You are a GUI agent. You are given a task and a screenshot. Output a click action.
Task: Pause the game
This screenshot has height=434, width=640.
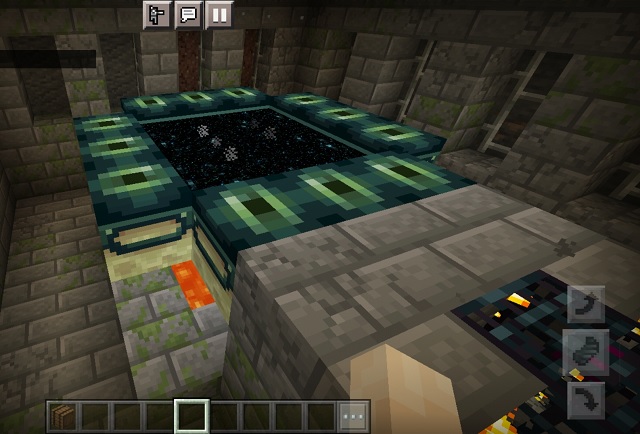coord(218,15)
